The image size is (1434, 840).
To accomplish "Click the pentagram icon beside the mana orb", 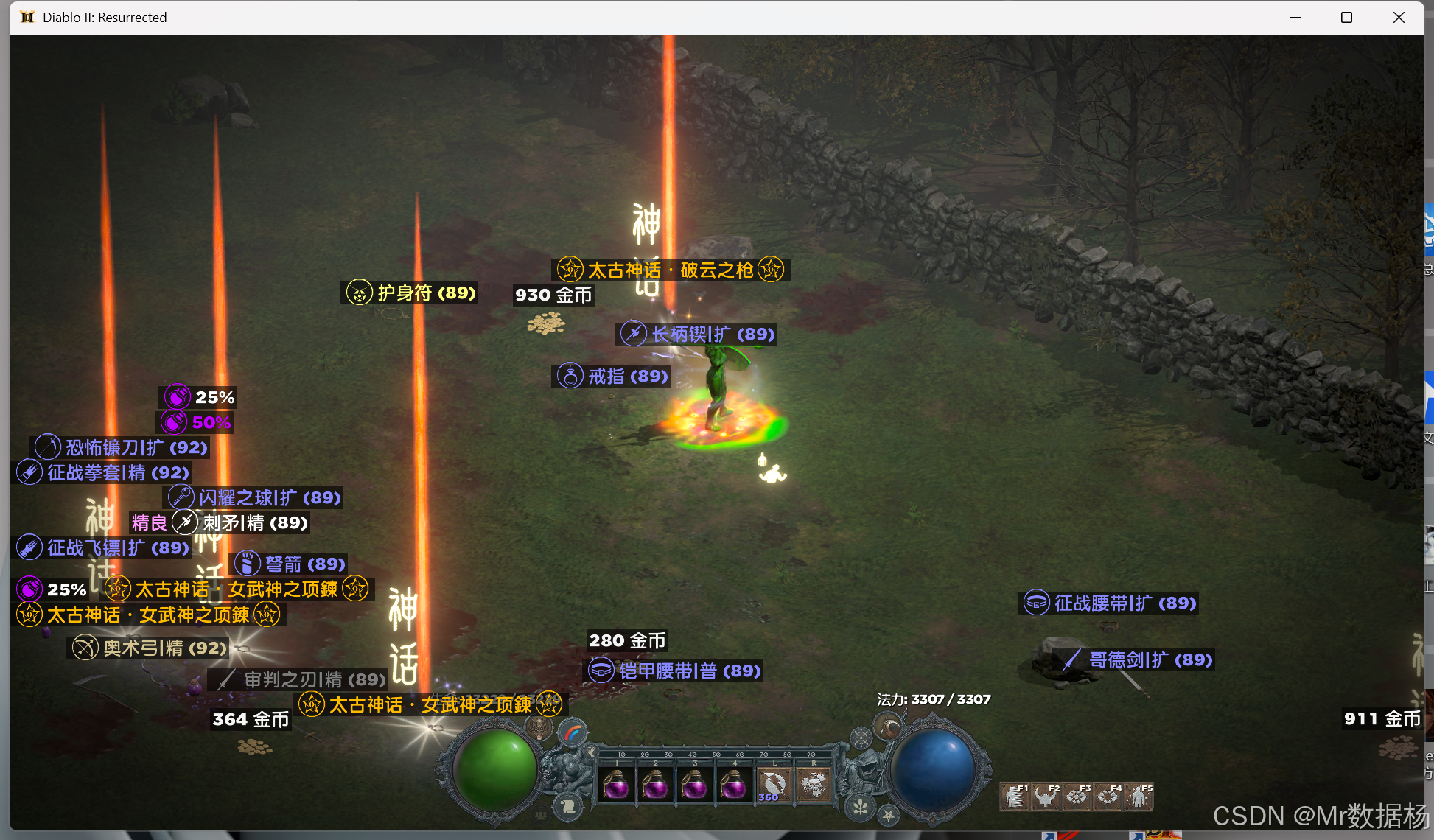I will (889, 815).
